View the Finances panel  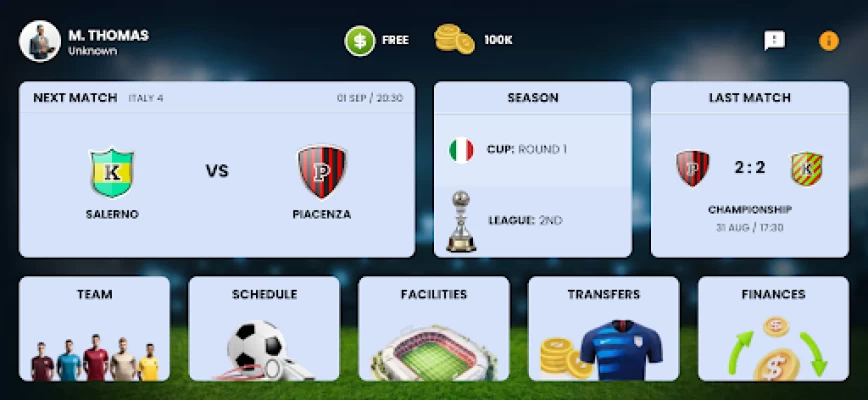pyautogui.click(x=773, y=329)
